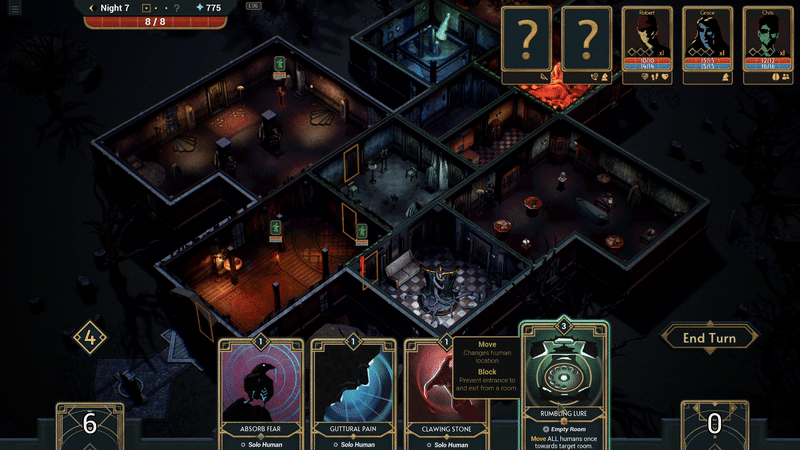Open the hamburger menu
The image size is (800, 450).
click(14, 8)
